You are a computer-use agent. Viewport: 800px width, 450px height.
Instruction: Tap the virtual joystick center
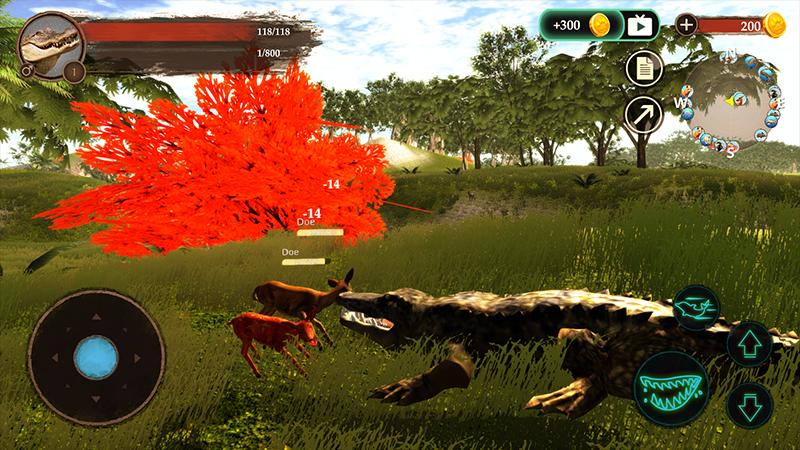(96, 358)
